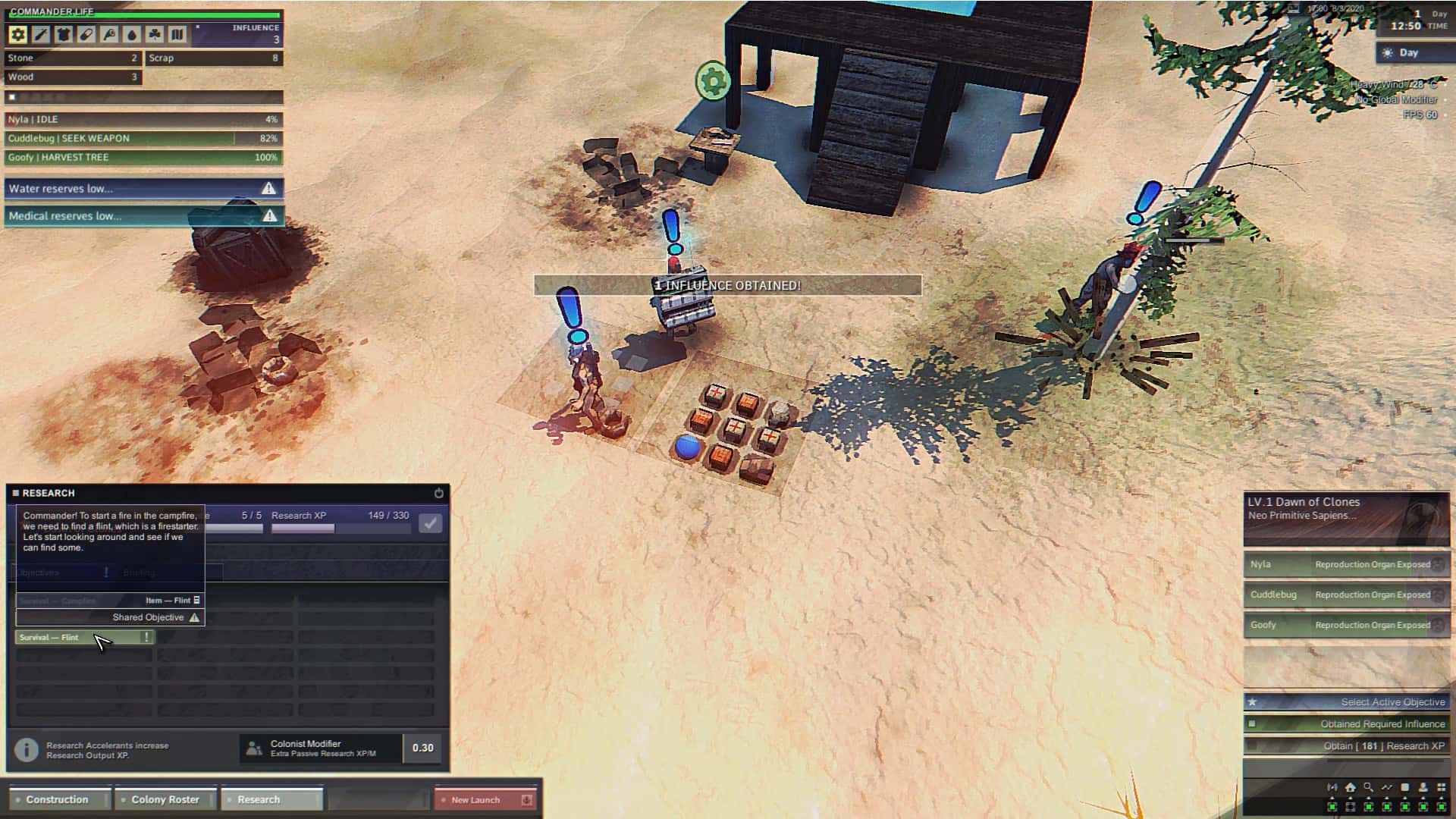Select the Survival — Flint objective

83,637
